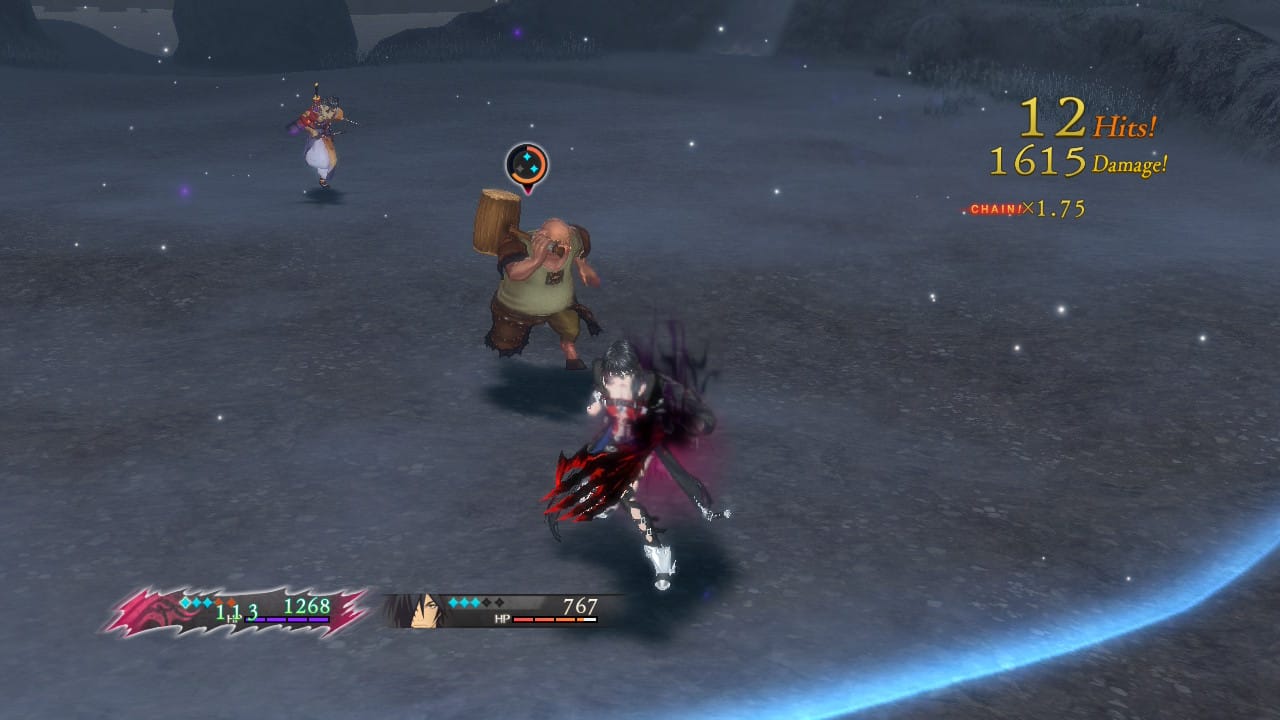
Task: Click the grey empty soul diamond on Rokurou's bar
Action: pos(486,602)
